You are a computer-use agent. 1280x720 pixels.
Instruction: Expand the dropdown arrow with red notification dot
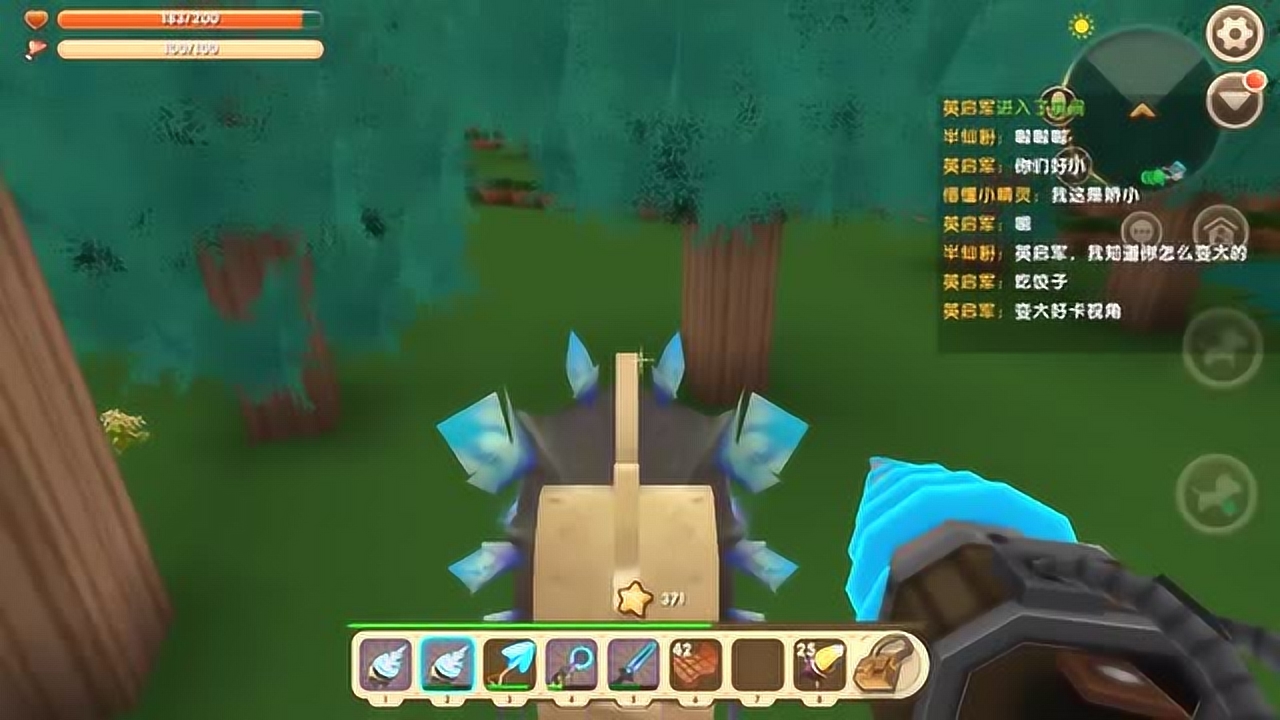[1235, 100]
